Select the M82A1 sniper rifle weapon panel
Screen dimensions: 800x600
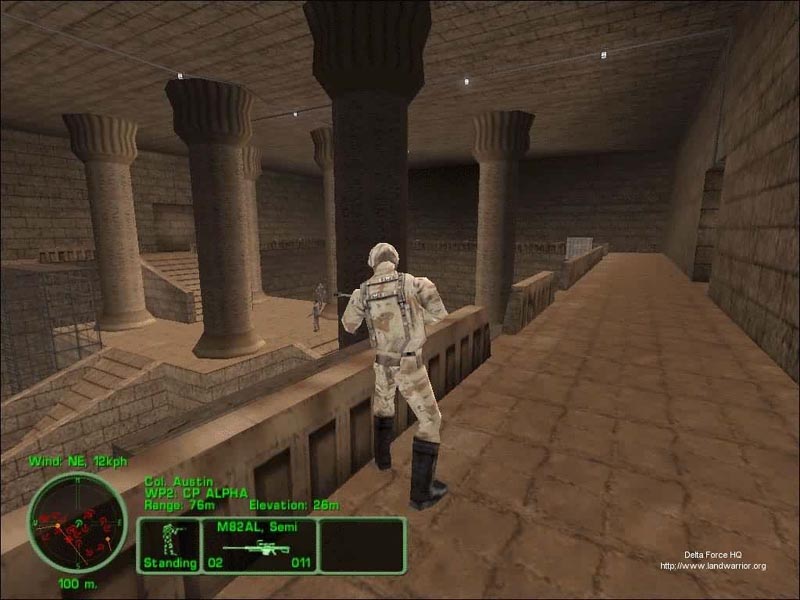pyautogui.click(x=259, y=545)
